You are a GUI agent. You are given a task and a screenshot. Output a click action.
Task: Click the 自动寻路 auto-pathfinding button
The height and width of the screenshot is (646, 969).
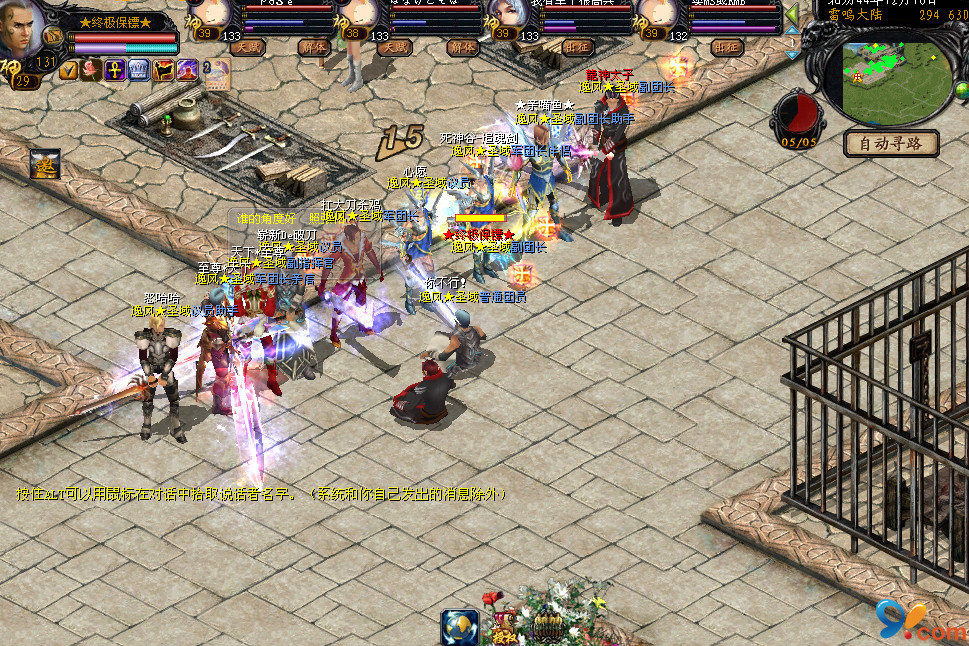[891, 143]
